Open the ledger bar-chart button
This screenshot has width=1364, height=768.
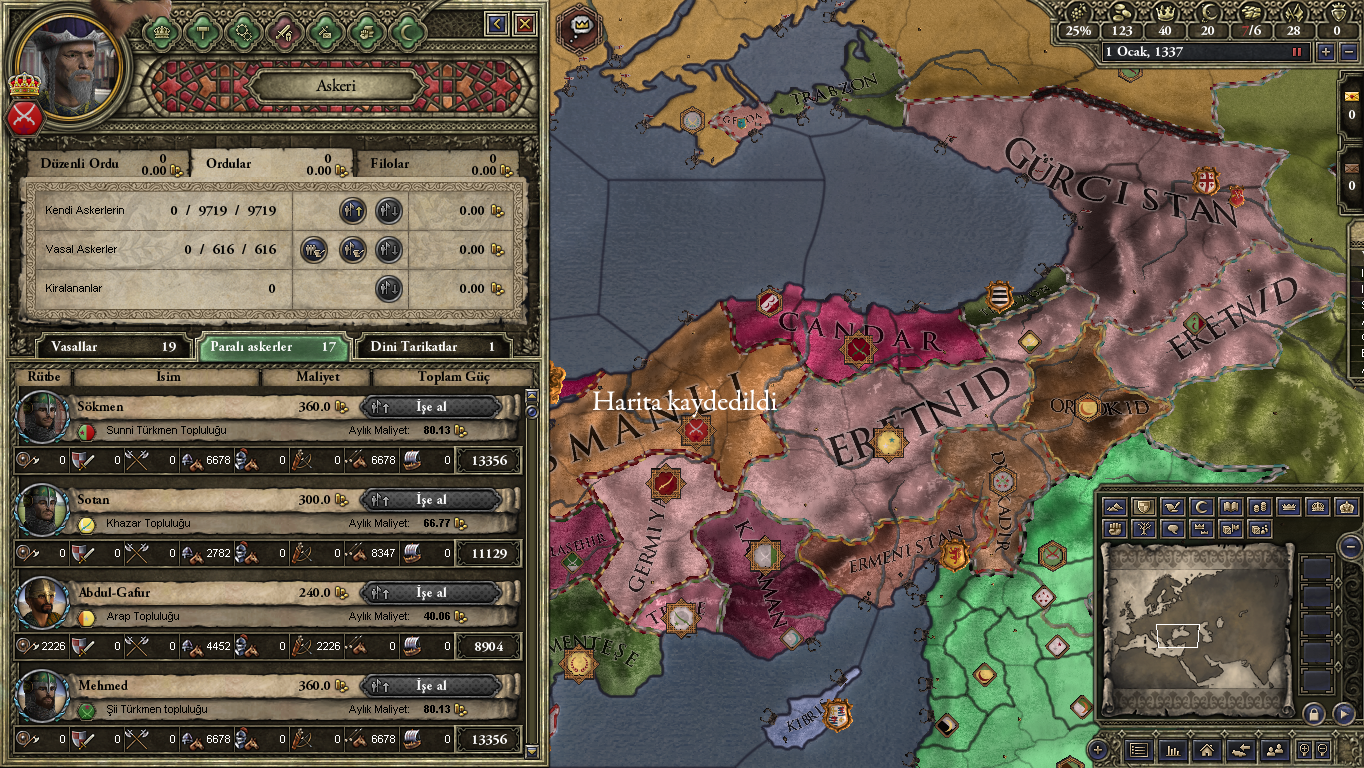tap(1173, 749)
